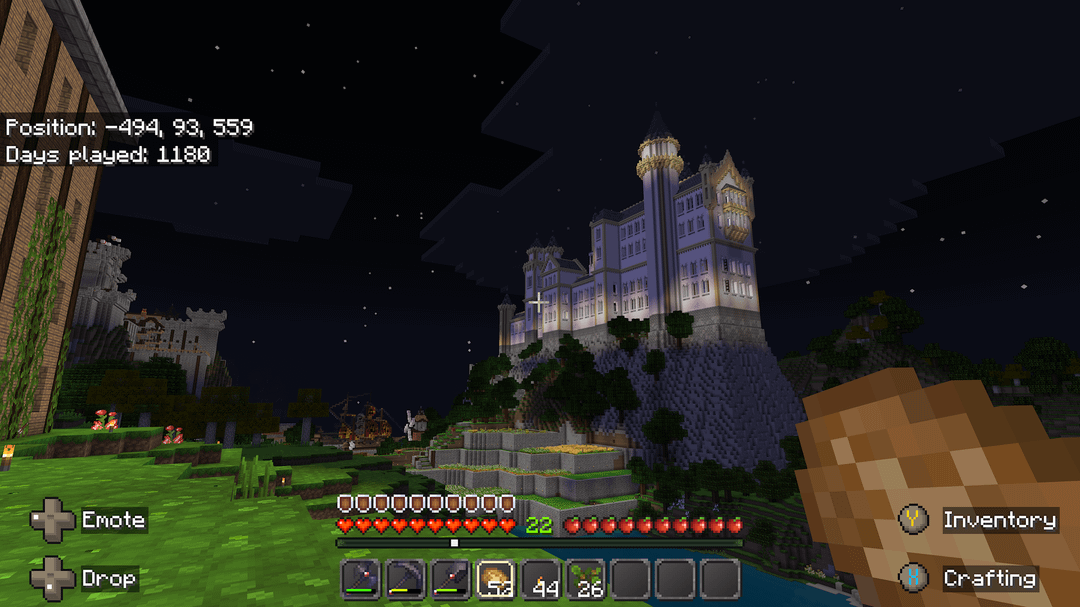Choose the baked potato stack of 52
Image resolution: width=1080 pixels, height=607 pixels.
tap(496, 579)
